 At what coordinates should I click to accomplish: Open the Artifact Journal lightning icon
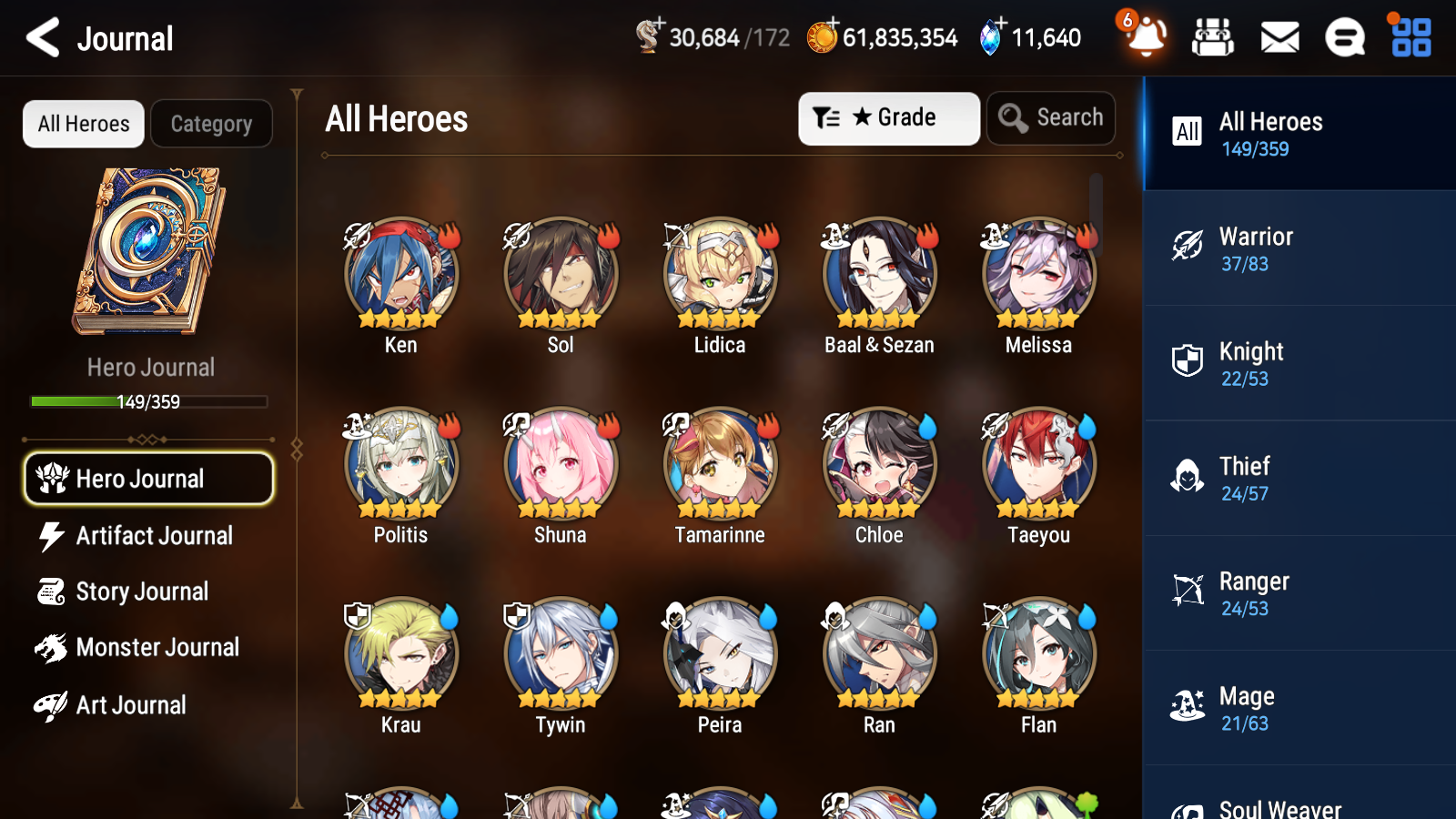(x=52, y=536)
